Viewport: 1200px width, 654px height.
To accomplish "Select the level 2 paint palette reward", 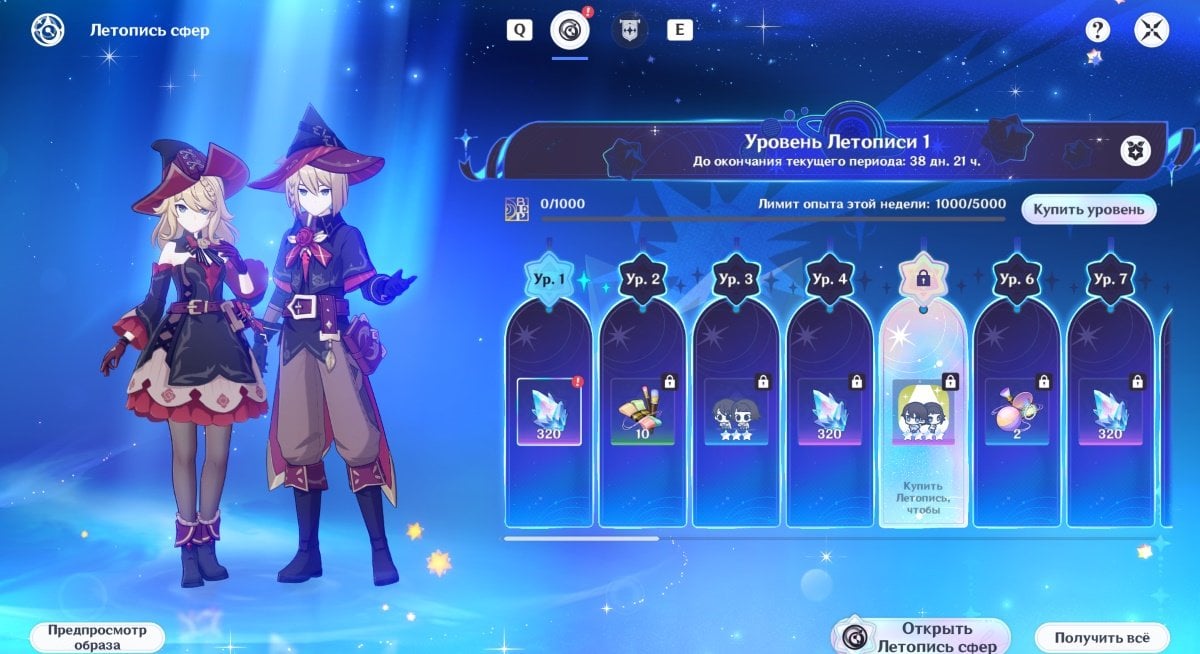I will (642, 411).
